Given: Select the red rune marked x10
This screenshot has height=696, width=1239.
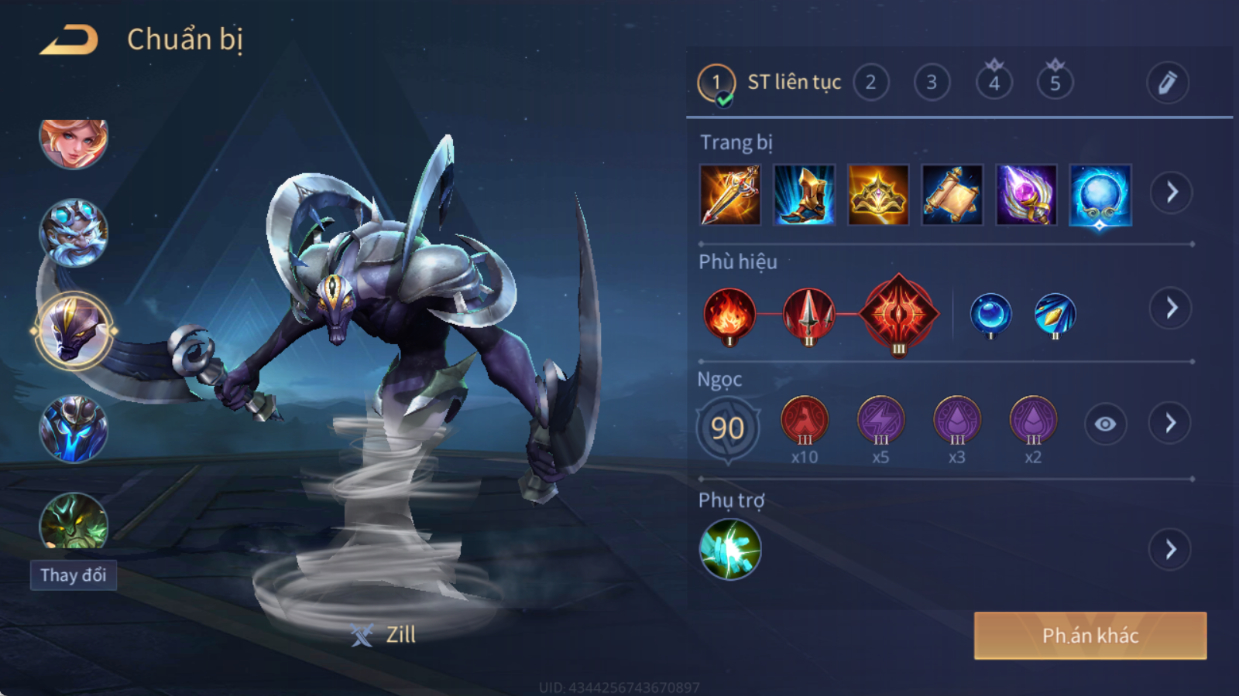Looking at the screenshot, I should coord(804,421).
